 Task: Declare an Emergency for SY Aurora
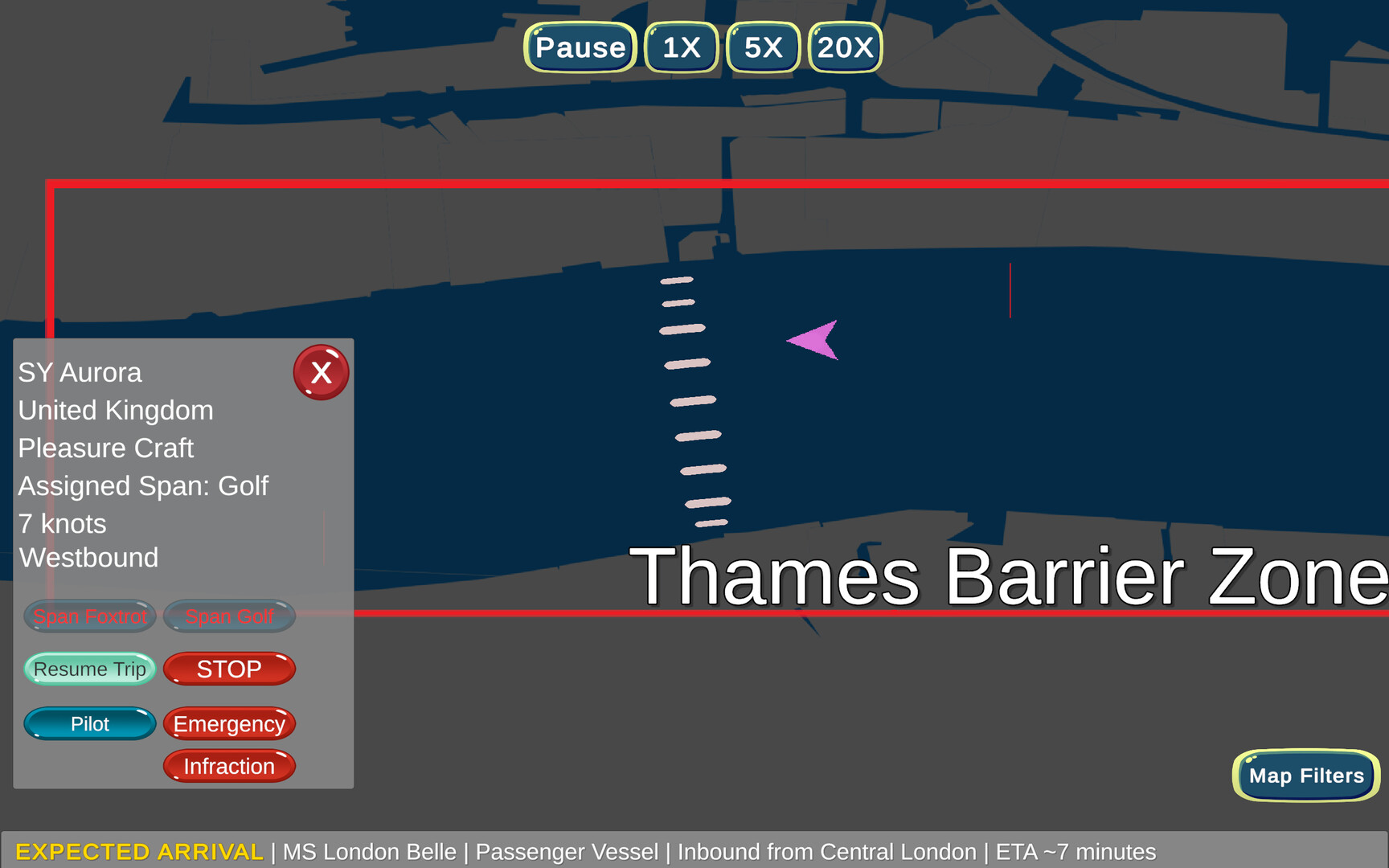tap(229, 723)
